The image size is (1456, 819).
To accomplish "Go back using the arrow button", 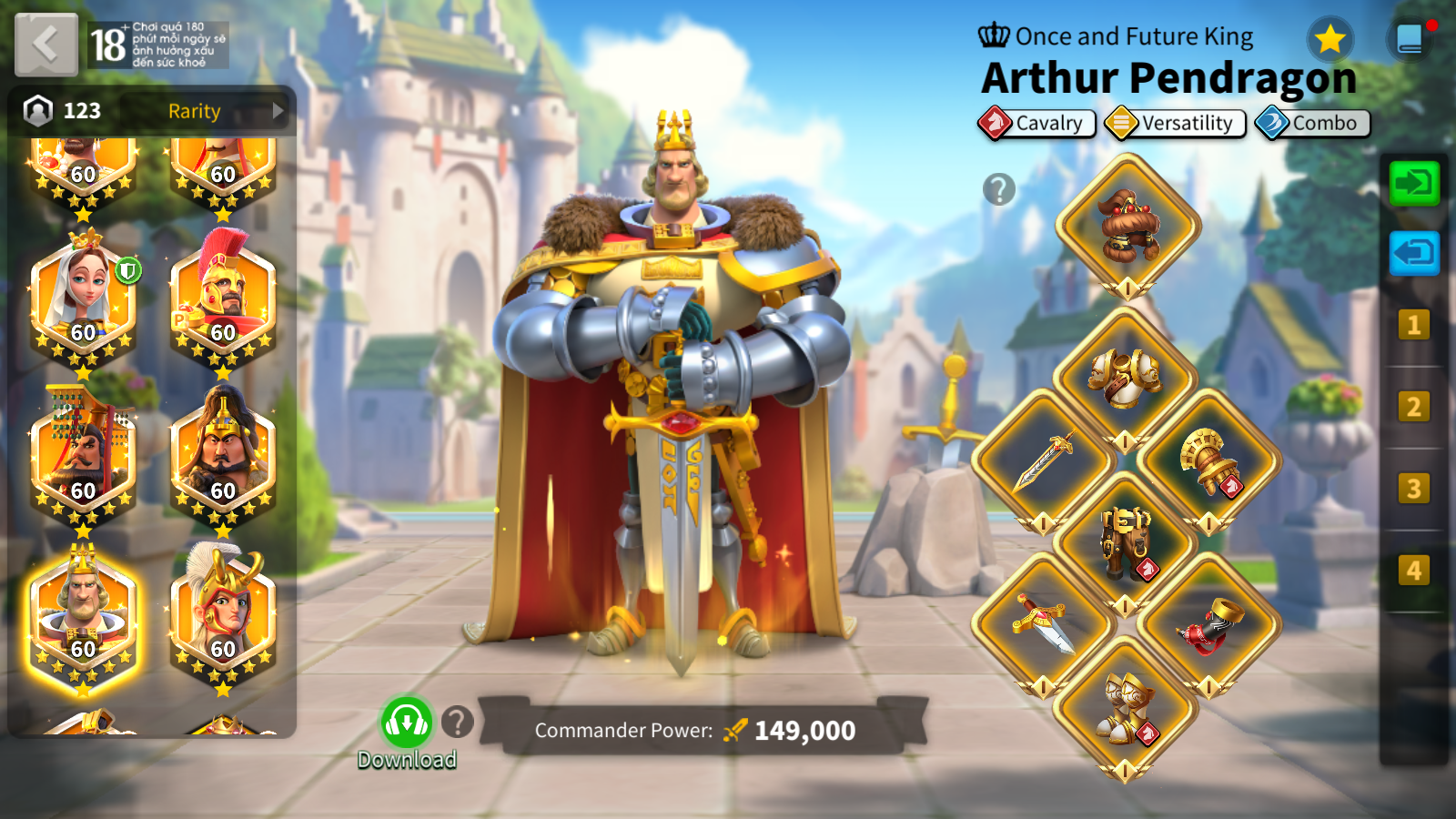I will click(45, 44).
